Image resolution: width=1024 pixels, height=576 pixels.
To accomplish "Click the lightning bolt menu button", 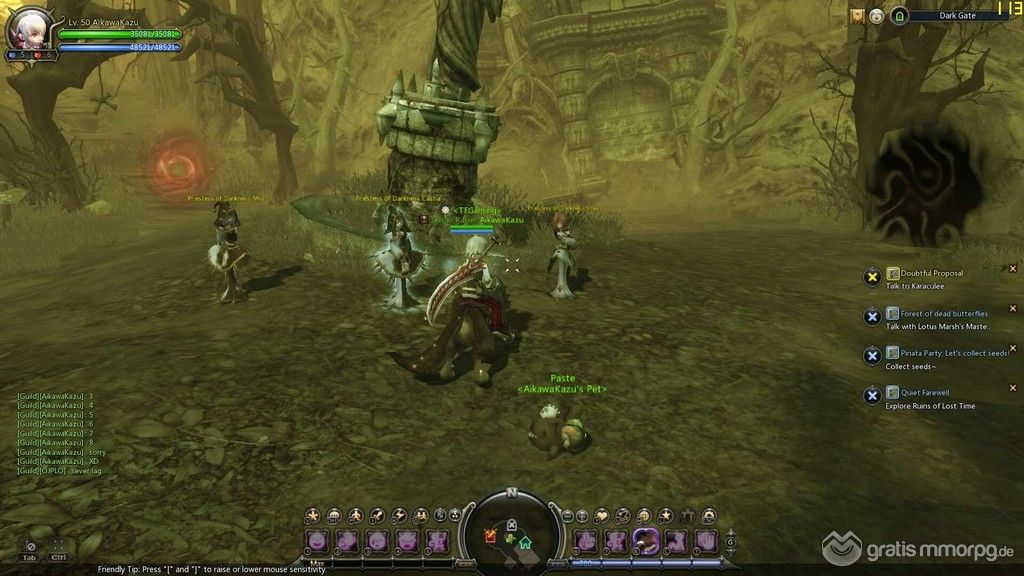I will pos(400,515).
